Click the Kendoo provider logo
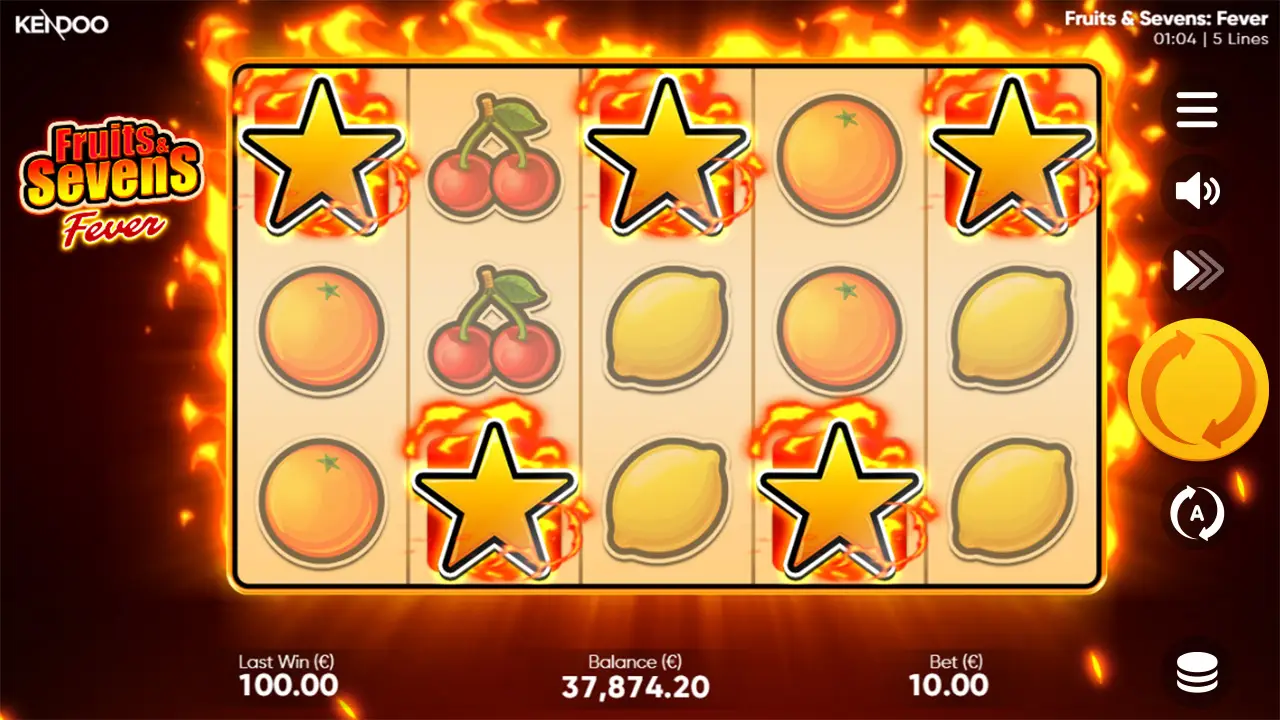 click(x=58, y=26)
